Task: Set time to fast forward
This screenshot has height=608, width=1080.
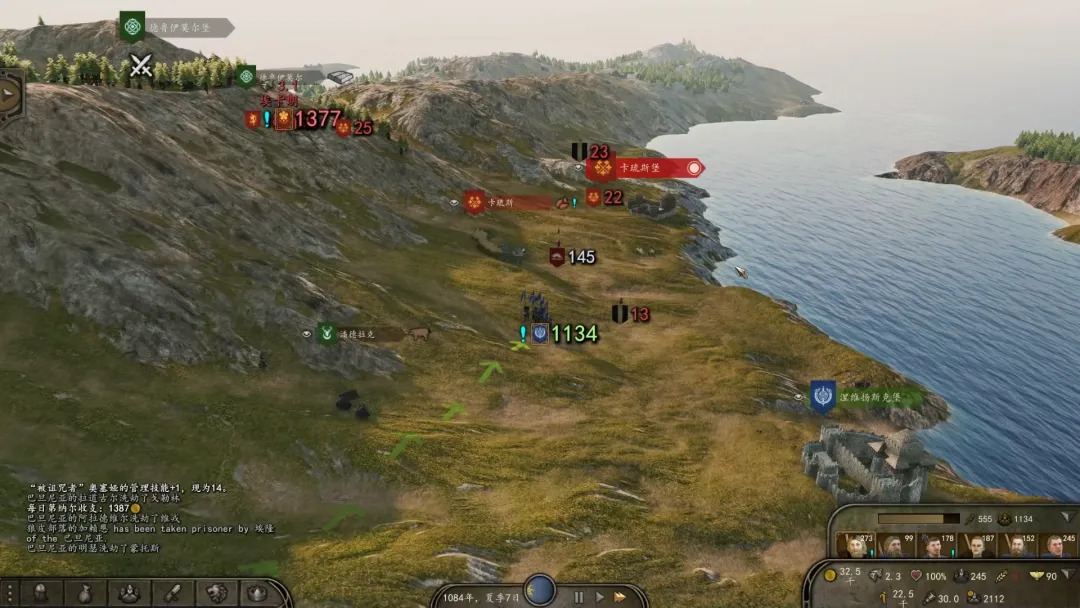Action: coord(620,597)
